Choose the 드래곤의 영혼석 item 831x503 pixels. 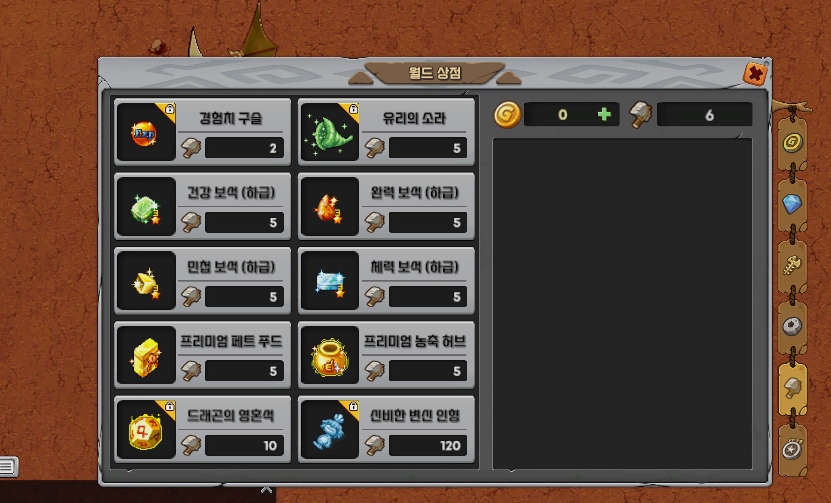(202, 428)
